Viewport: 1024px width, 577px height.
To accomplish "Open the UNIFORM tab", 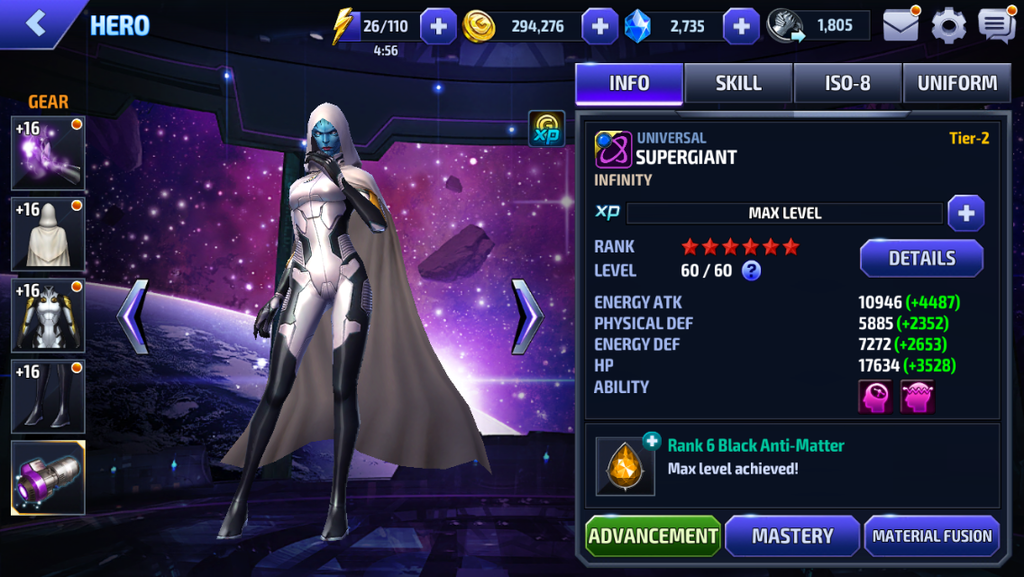I will pyautogui.click(x=957, y=84).
